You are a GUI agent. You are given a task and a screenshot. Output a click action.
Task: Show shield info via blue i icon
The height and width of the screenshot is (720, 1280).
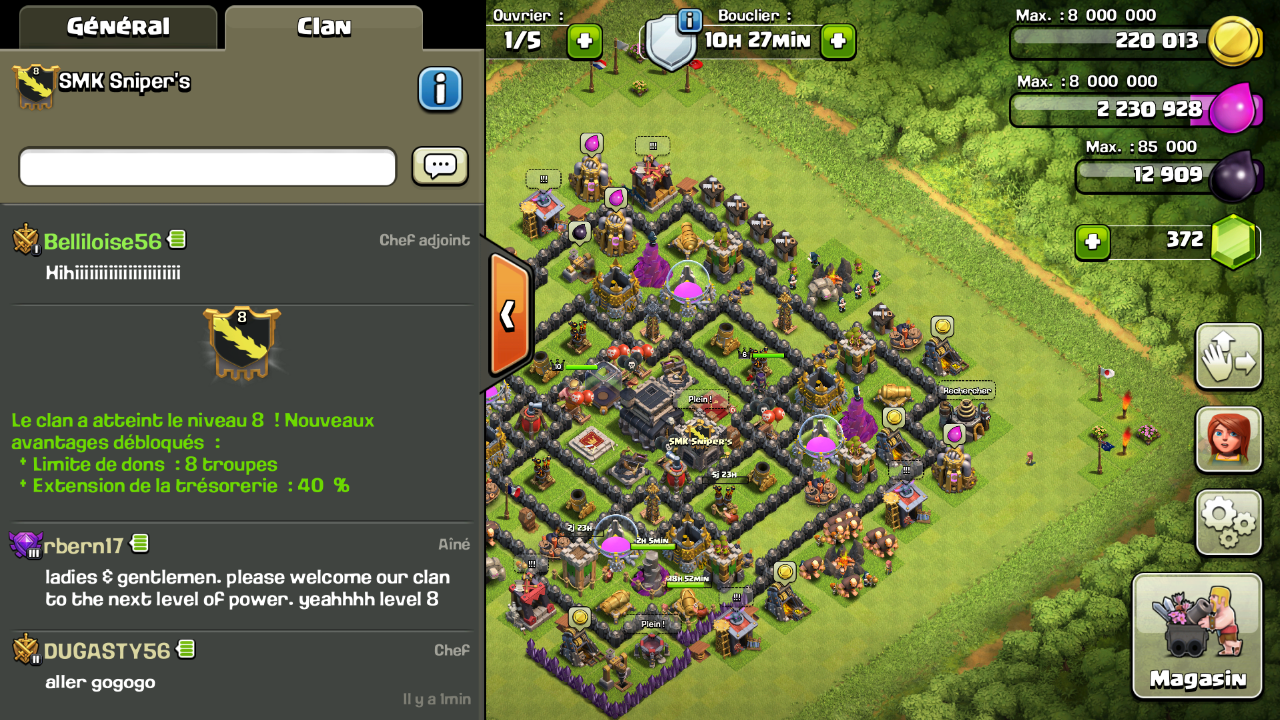(690, 20)
